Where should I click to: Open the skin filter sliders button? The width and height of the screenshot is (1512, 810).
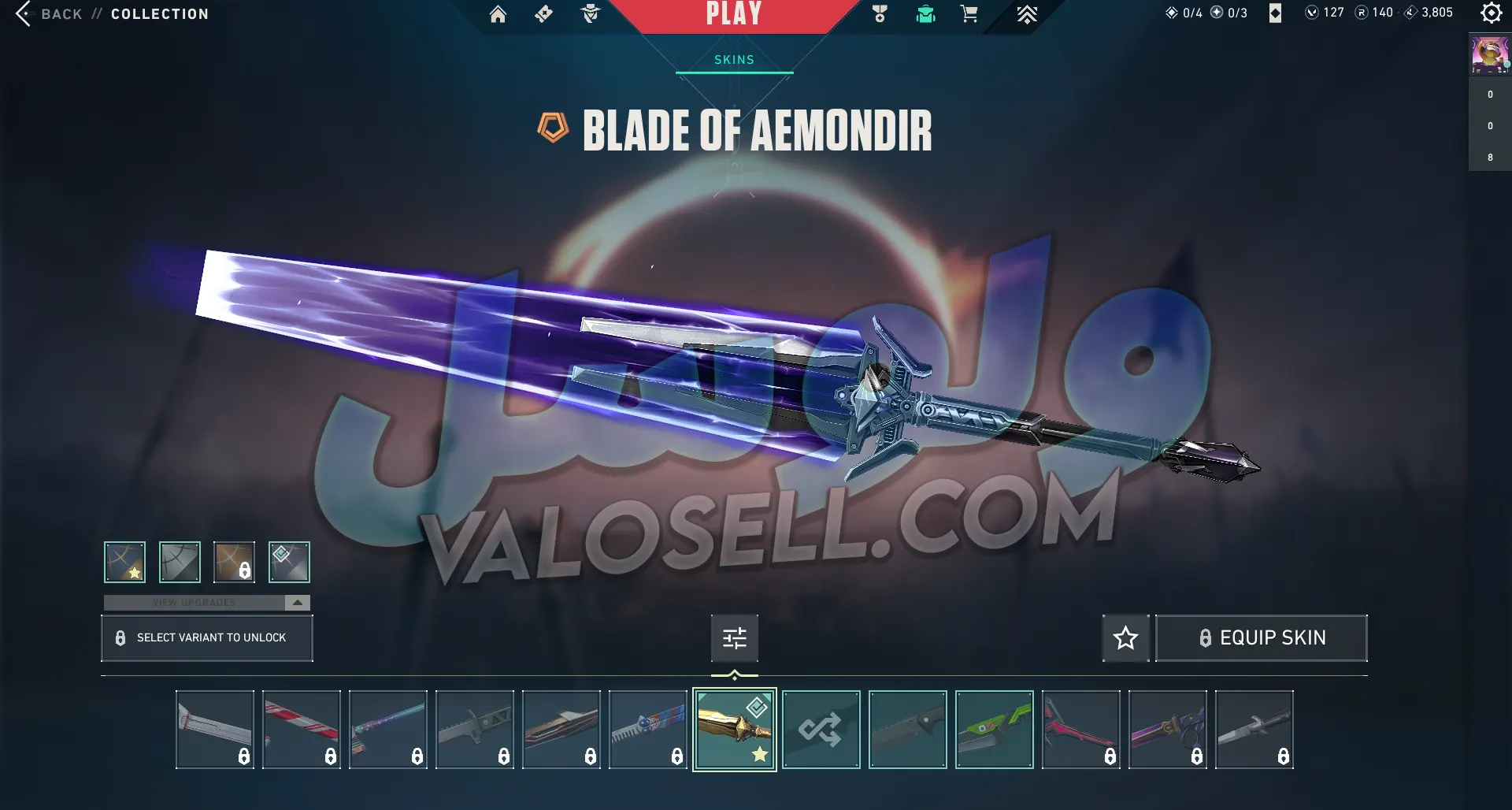tap(734, 637)
